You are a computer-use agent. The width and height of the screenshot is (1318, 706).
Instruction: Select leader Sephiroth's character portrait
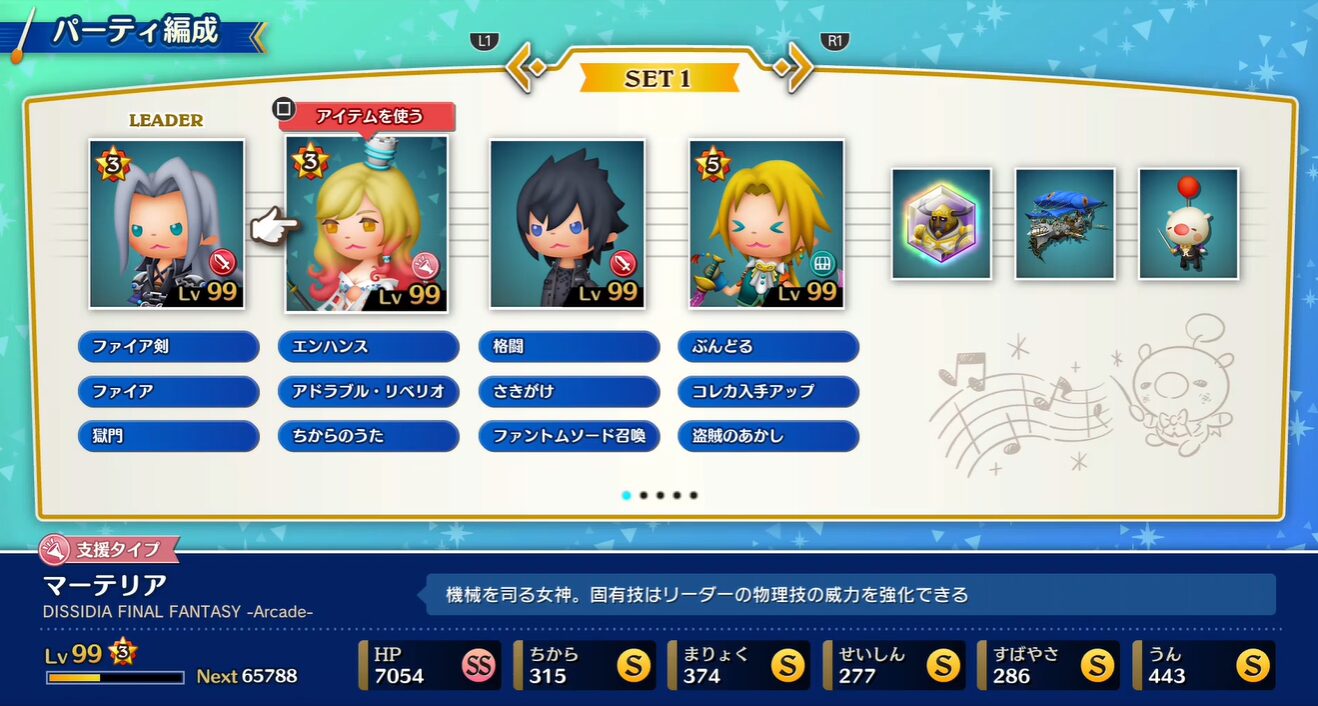tap(167, 224)
